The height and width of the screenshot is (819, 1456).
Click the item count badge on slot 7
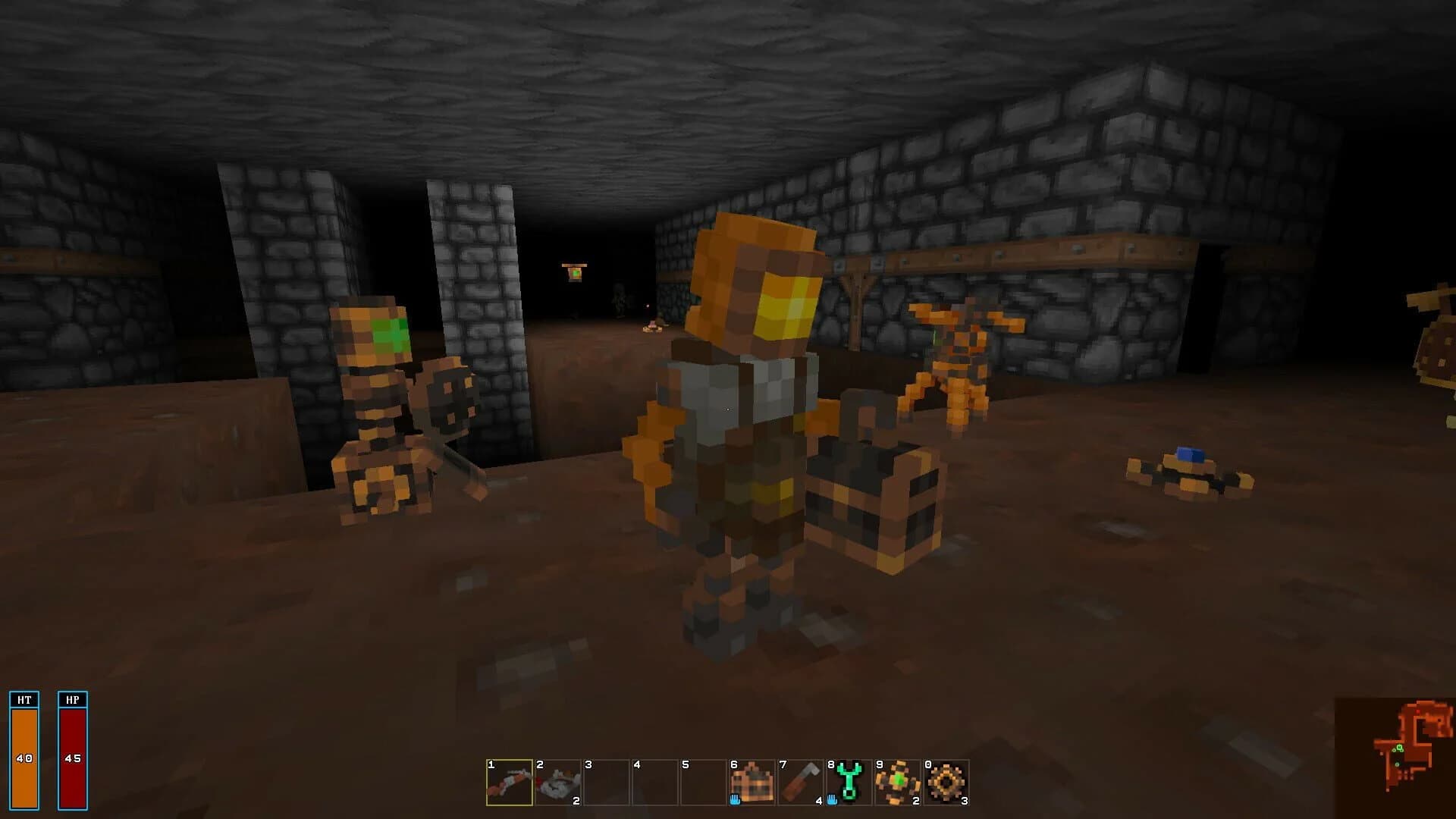817,801
